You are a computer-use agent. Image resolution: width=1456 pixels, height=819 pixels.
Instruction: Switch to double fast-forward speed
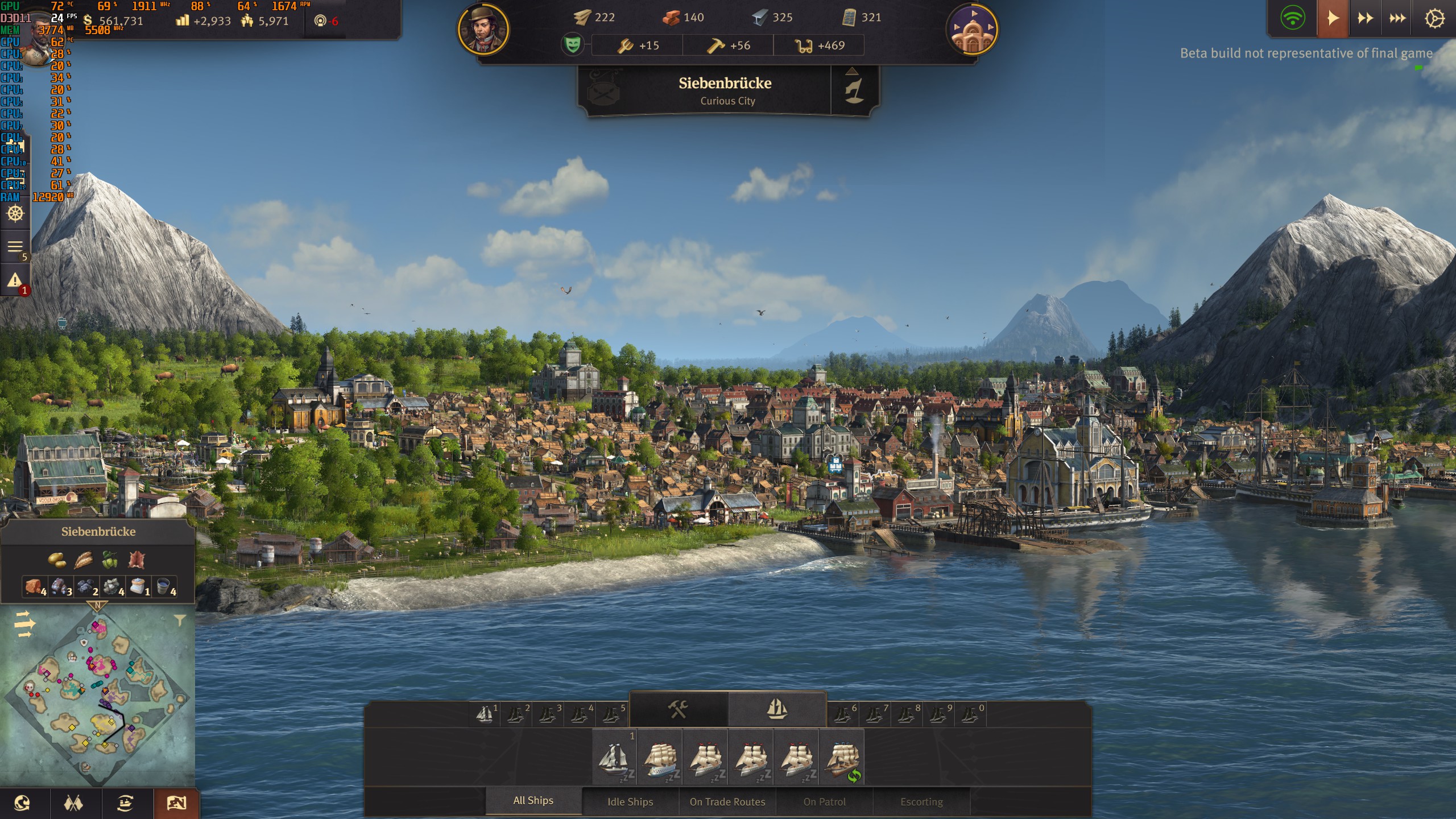coord(1365,19)
